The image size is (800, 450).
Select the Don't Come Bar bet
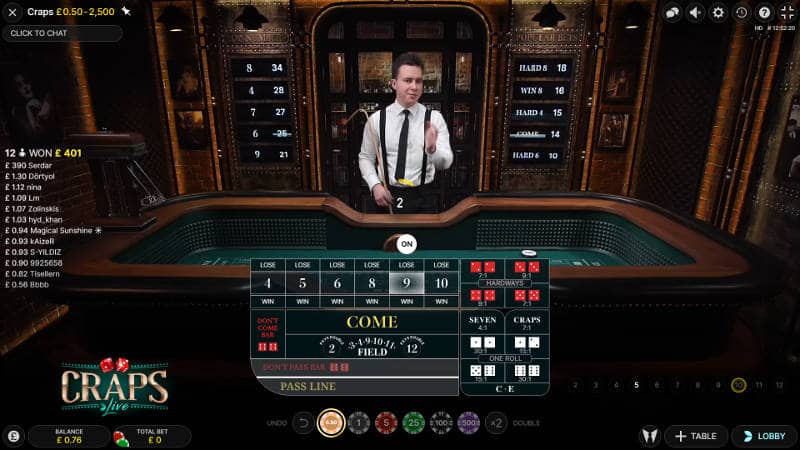pos(267,334)
